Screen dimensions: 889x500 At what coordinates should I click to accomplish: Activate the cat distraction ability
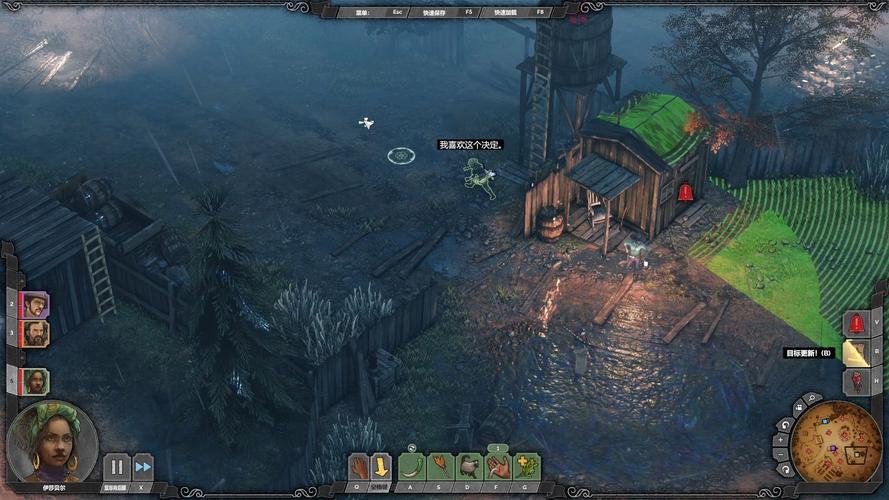click(469, 467)
